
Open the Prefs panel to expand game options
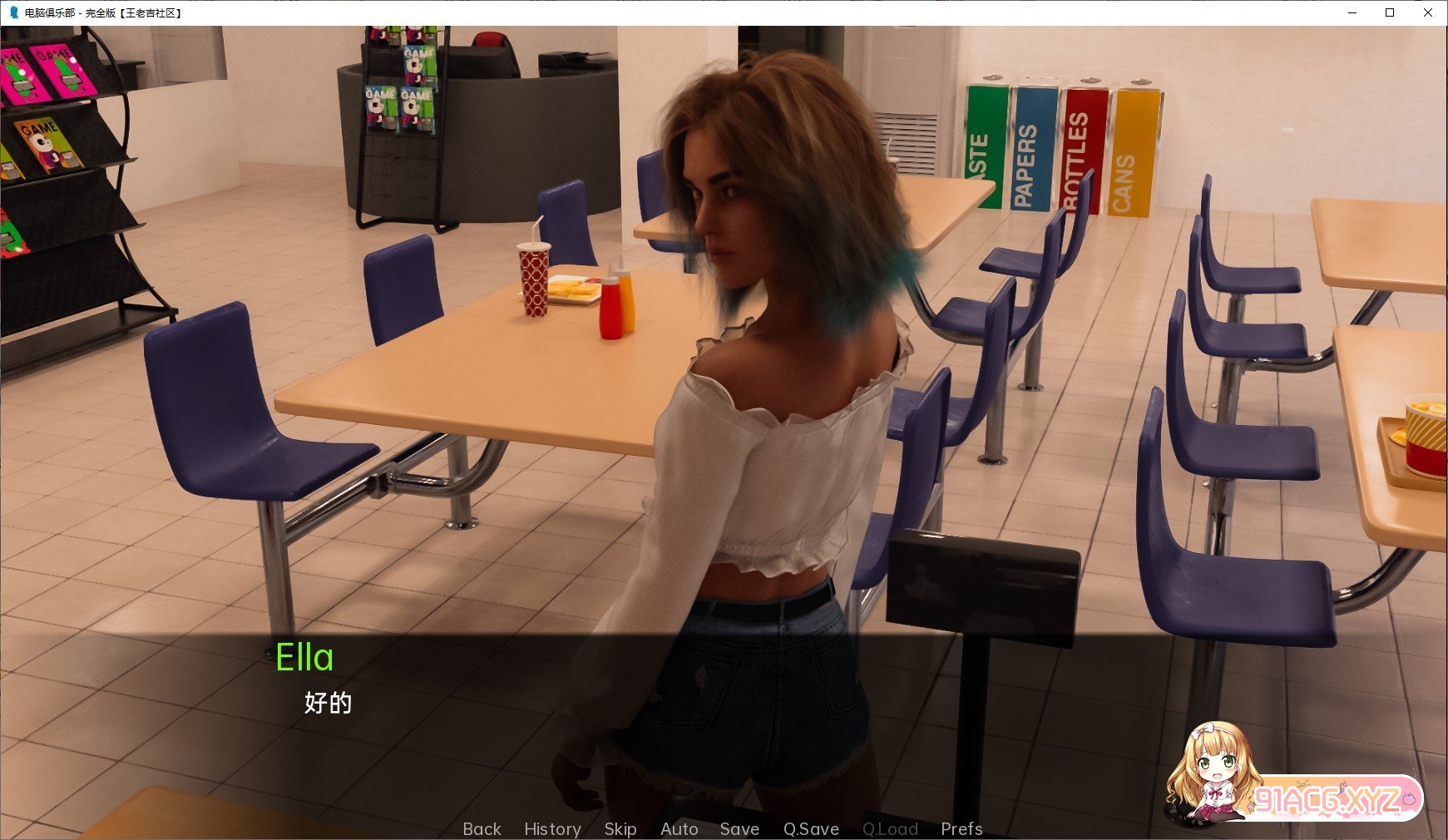pos(961,828)
